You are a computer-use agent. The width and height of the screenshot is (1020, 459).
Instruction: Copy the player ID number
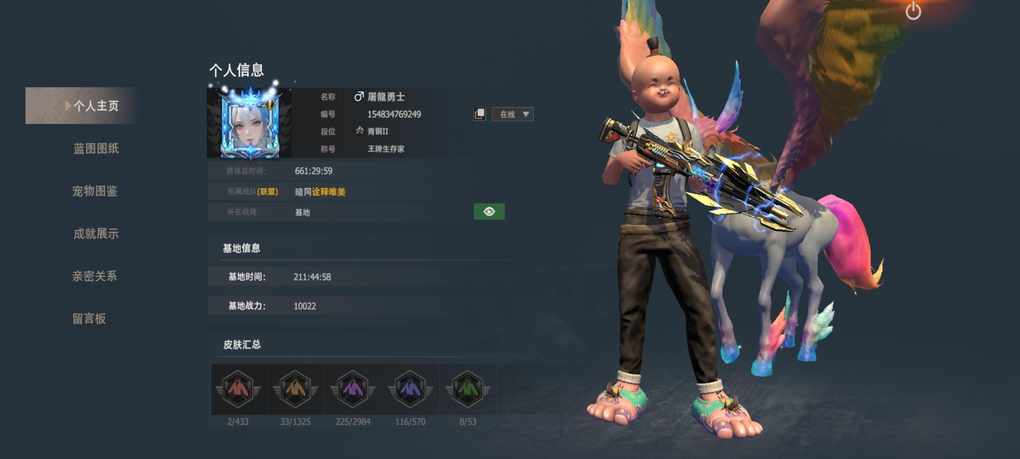(x=480, y=114)
